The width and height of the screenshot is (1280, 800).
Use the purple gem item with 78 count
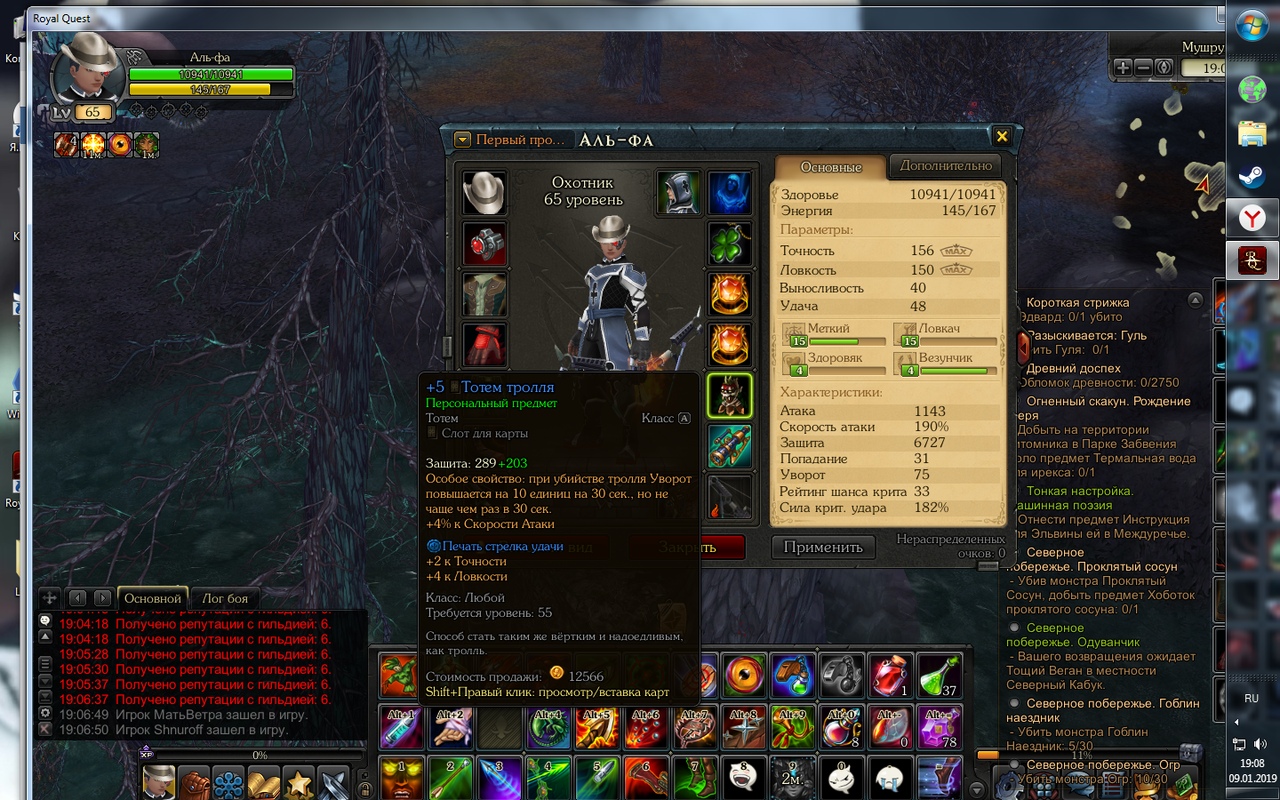point(939,726)
